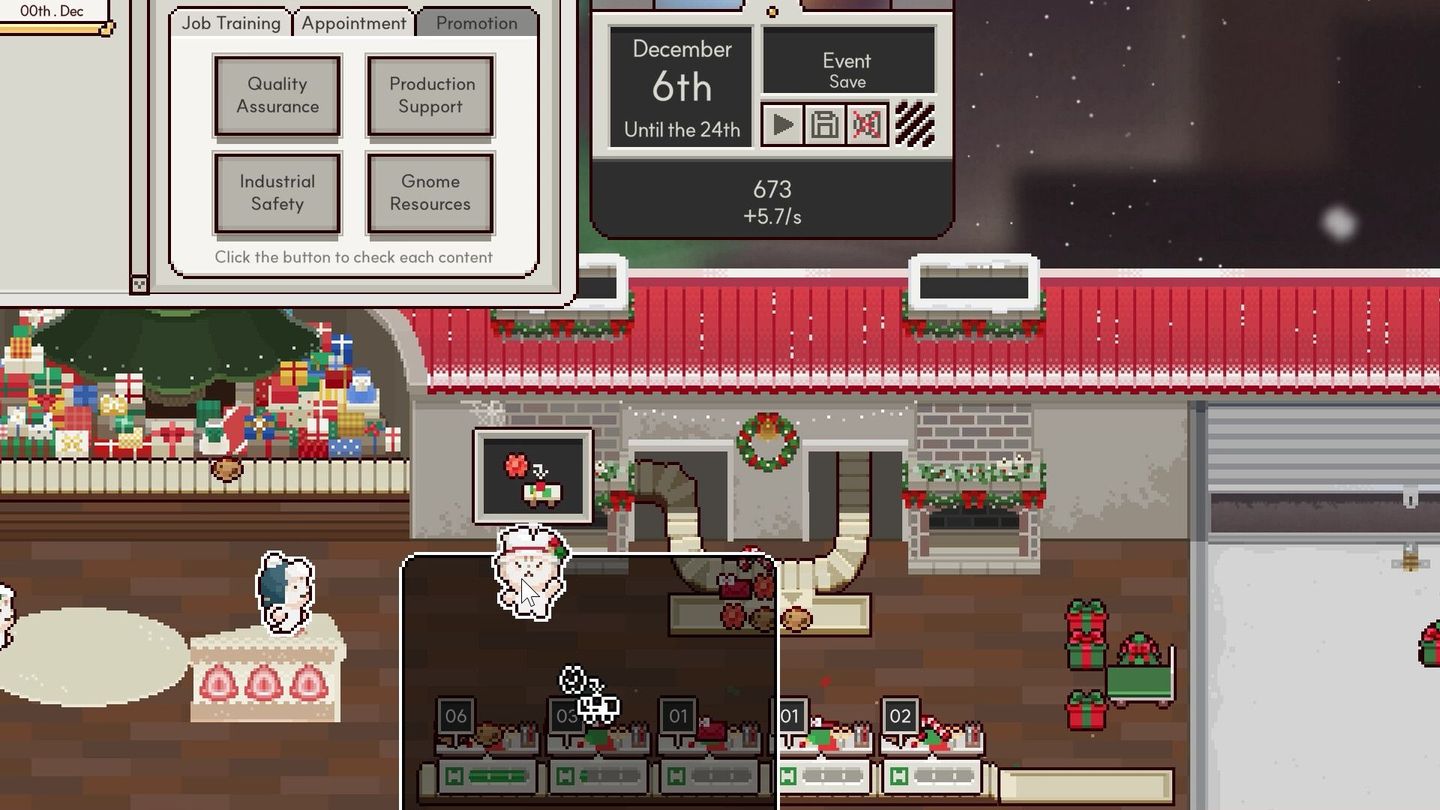Switch to the Job Training tab

(x=230, y=22)
